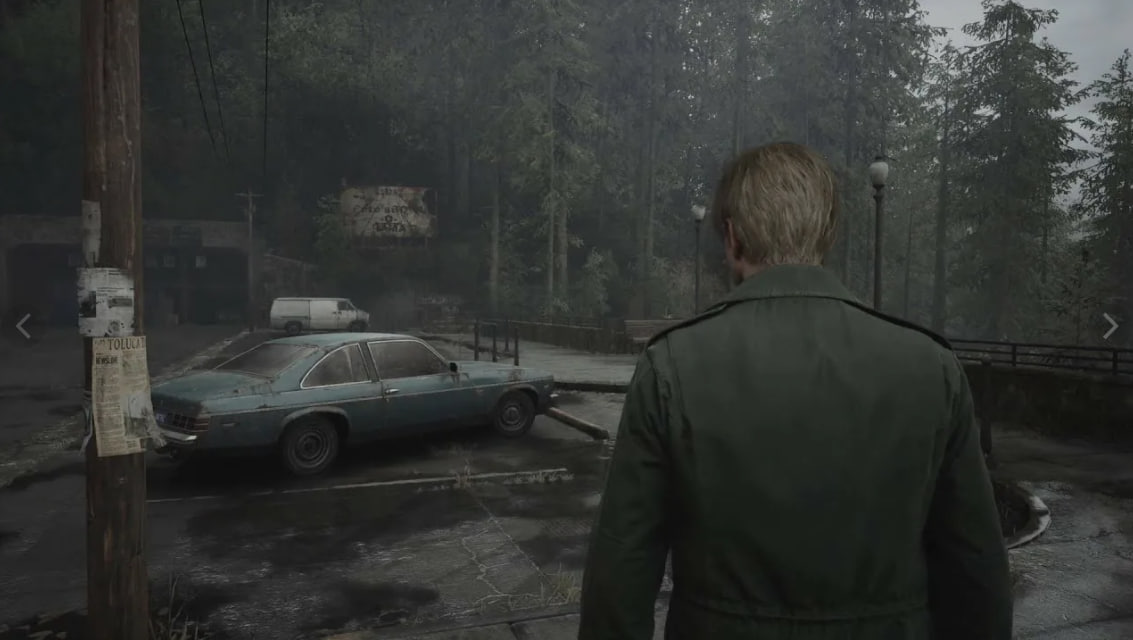1133x640 pixels.
Task: Advance to the next screenshot with right arrow
Action: pyautogui.click(x=1109, y=326)
